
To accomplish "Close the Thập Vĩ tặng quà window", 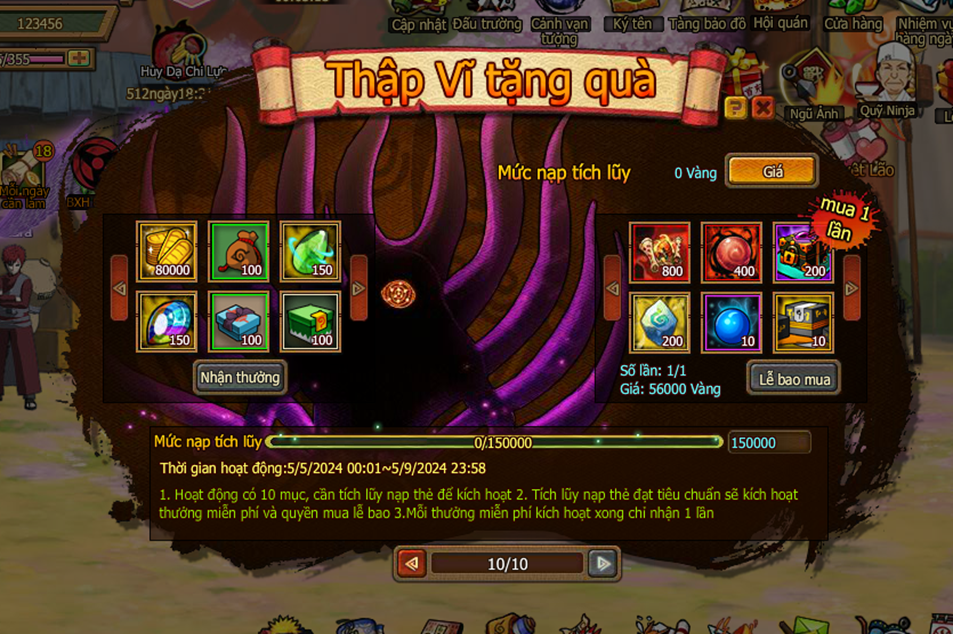I will (x=762, y=108).
